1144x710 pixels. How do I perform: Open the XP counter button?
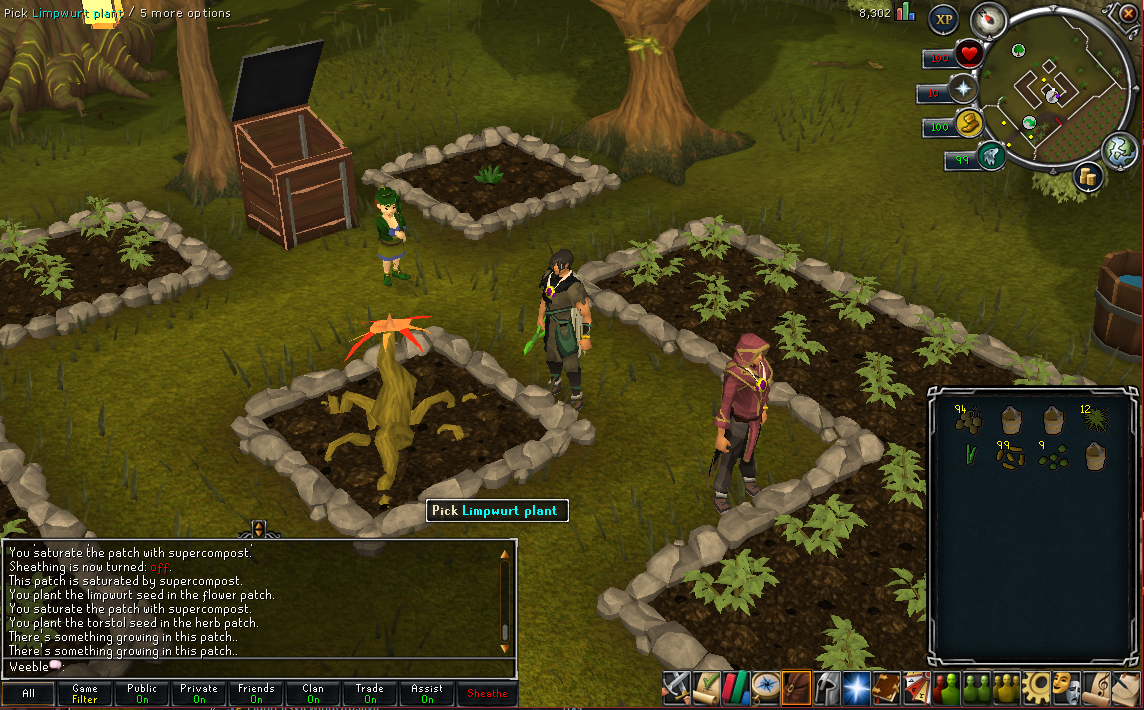point(943,19)
